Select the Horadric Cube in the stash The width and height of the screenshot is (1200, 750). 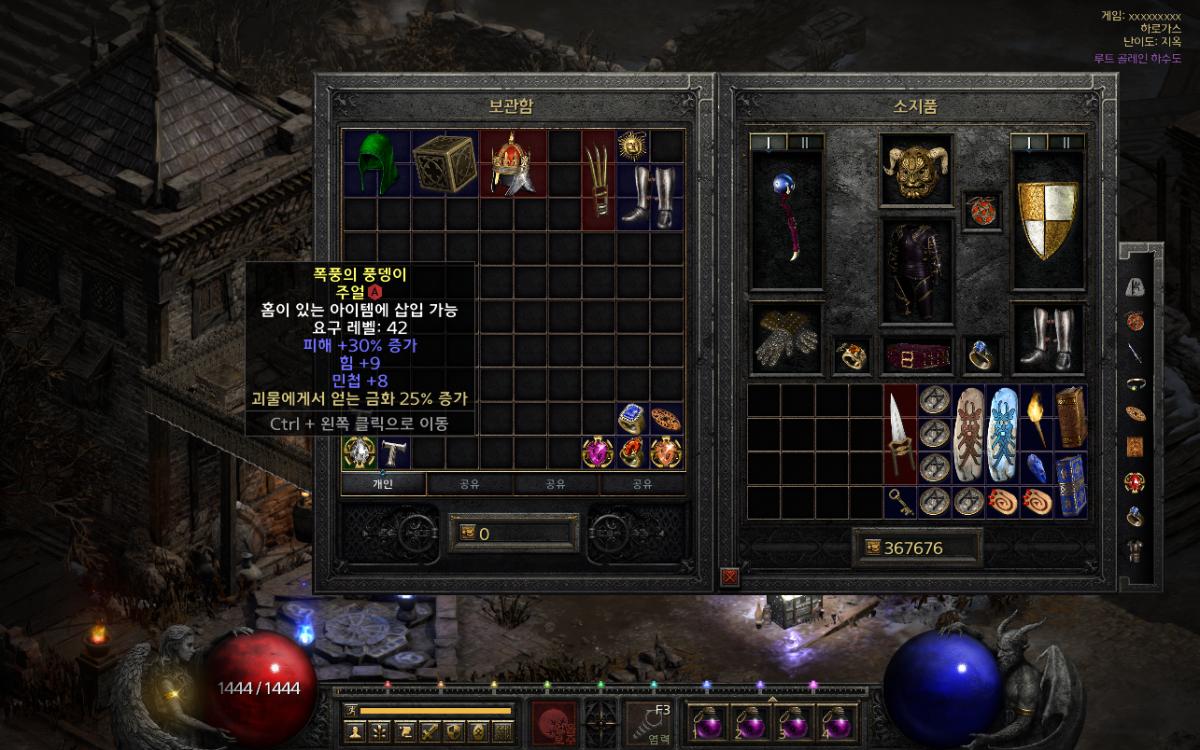click(444, 163)
